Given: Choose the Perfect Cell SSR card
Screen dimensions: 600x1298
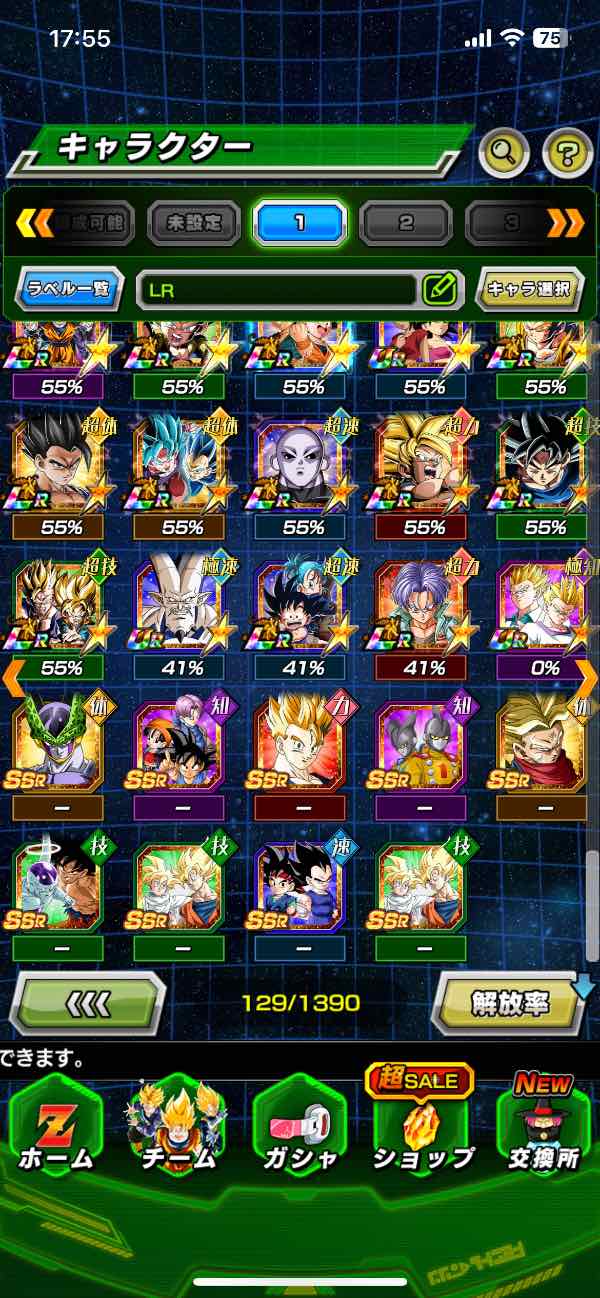Looking at the screenshot, I should (x=57, y=744).
